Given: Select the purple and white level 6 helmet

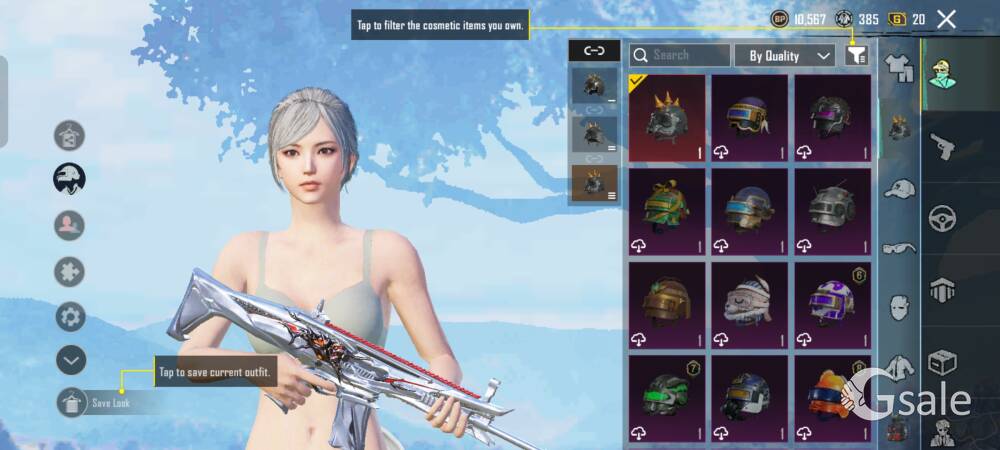Looking at the screenshot, I should [x=833, y=305].
